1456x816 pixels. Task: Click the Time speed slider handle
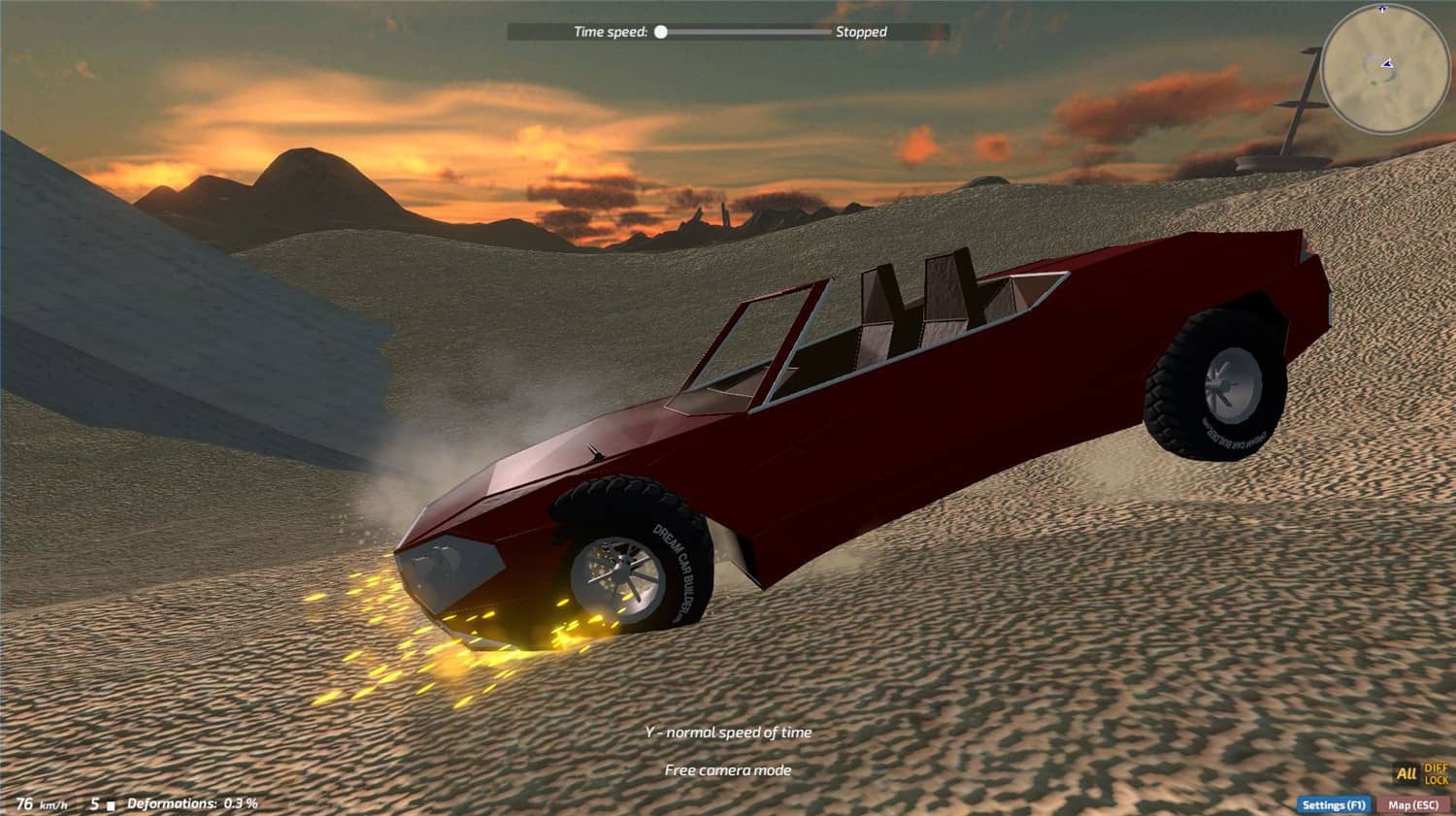tap(661, 32)
